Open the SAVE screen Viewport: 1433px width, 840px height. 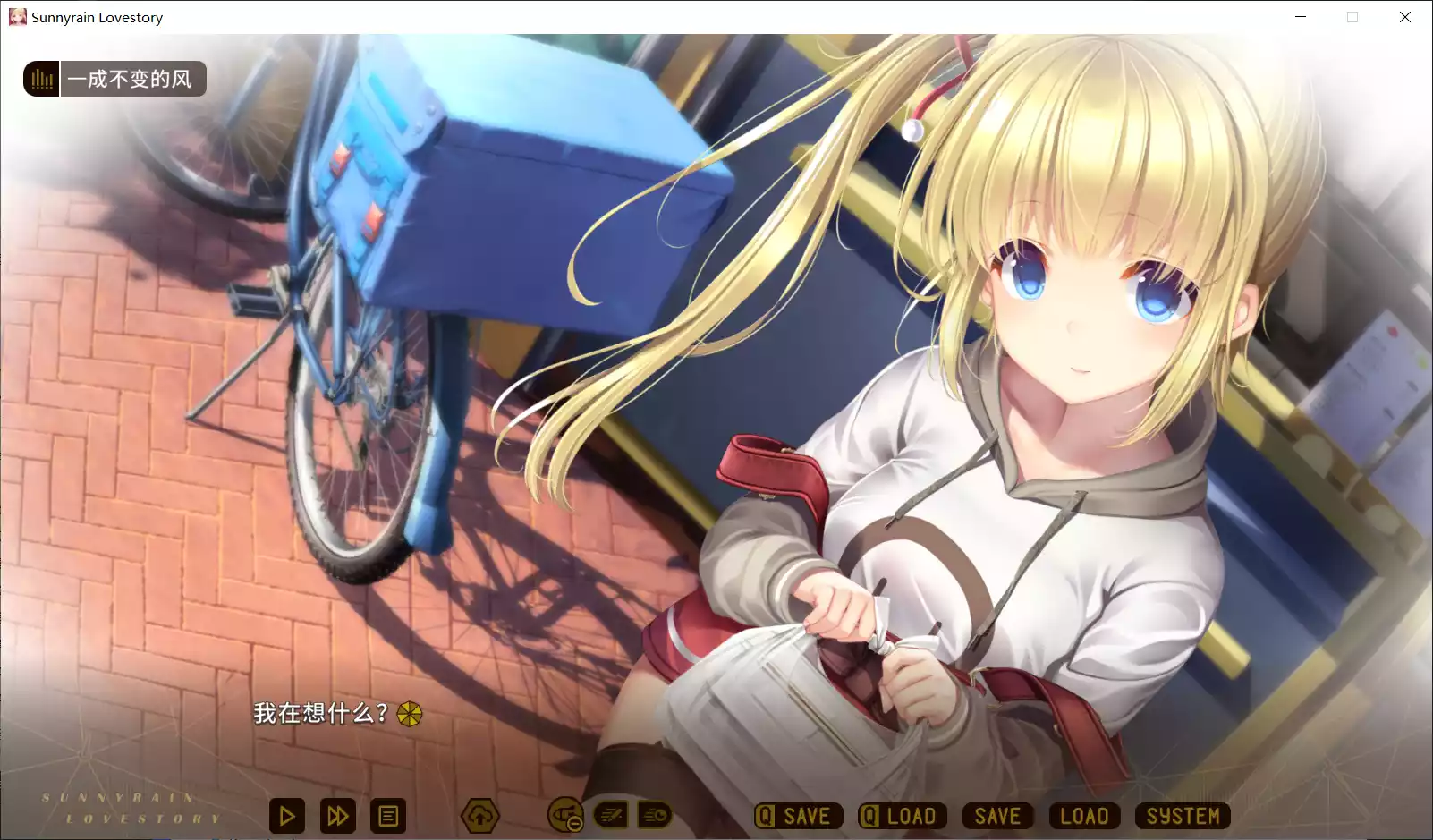point(997,815)
